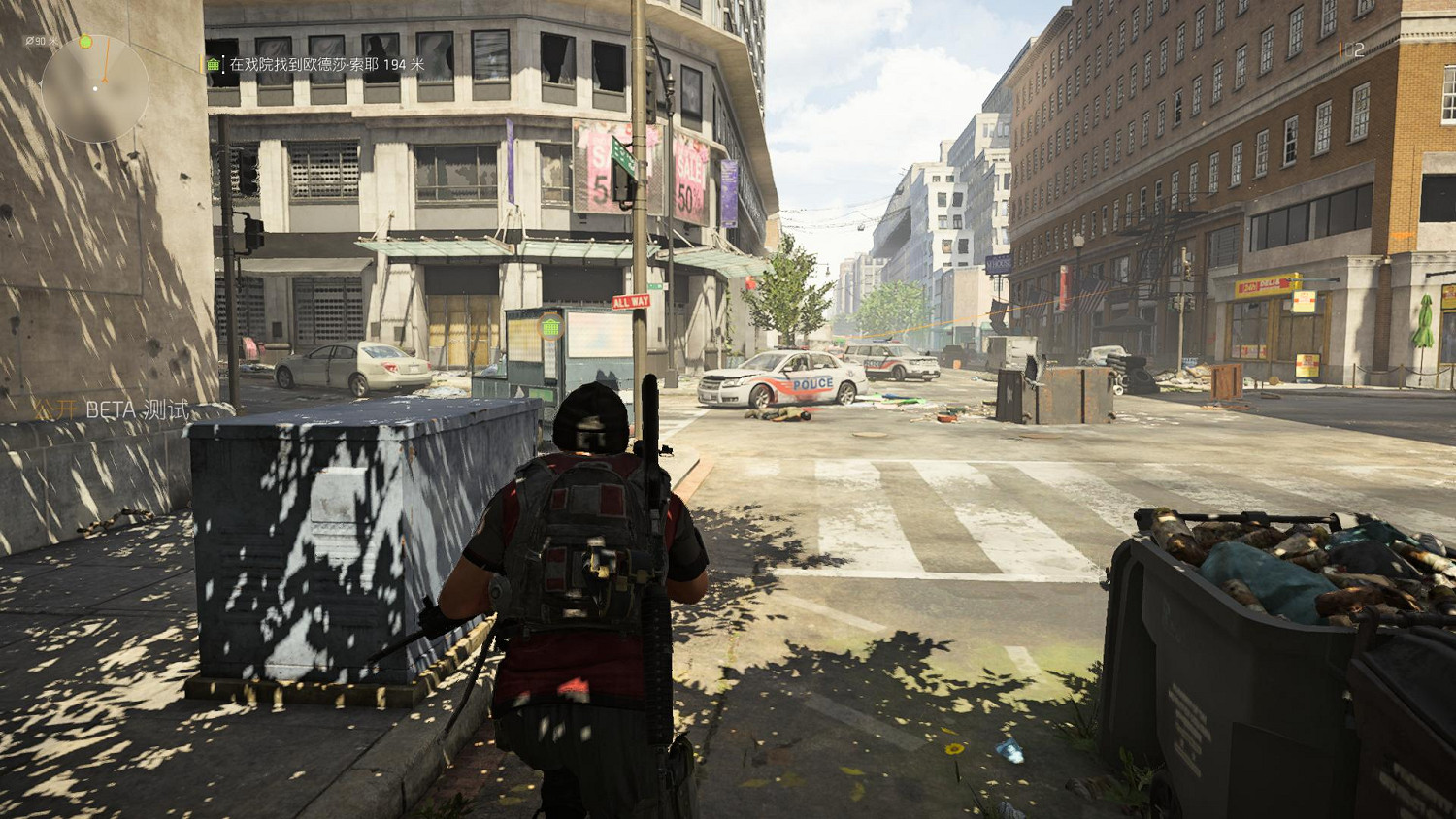The height and width of the screenshot is (819, 1456).
Task: Click the green objective waypoint marker
Action: [x=551, y=327]
